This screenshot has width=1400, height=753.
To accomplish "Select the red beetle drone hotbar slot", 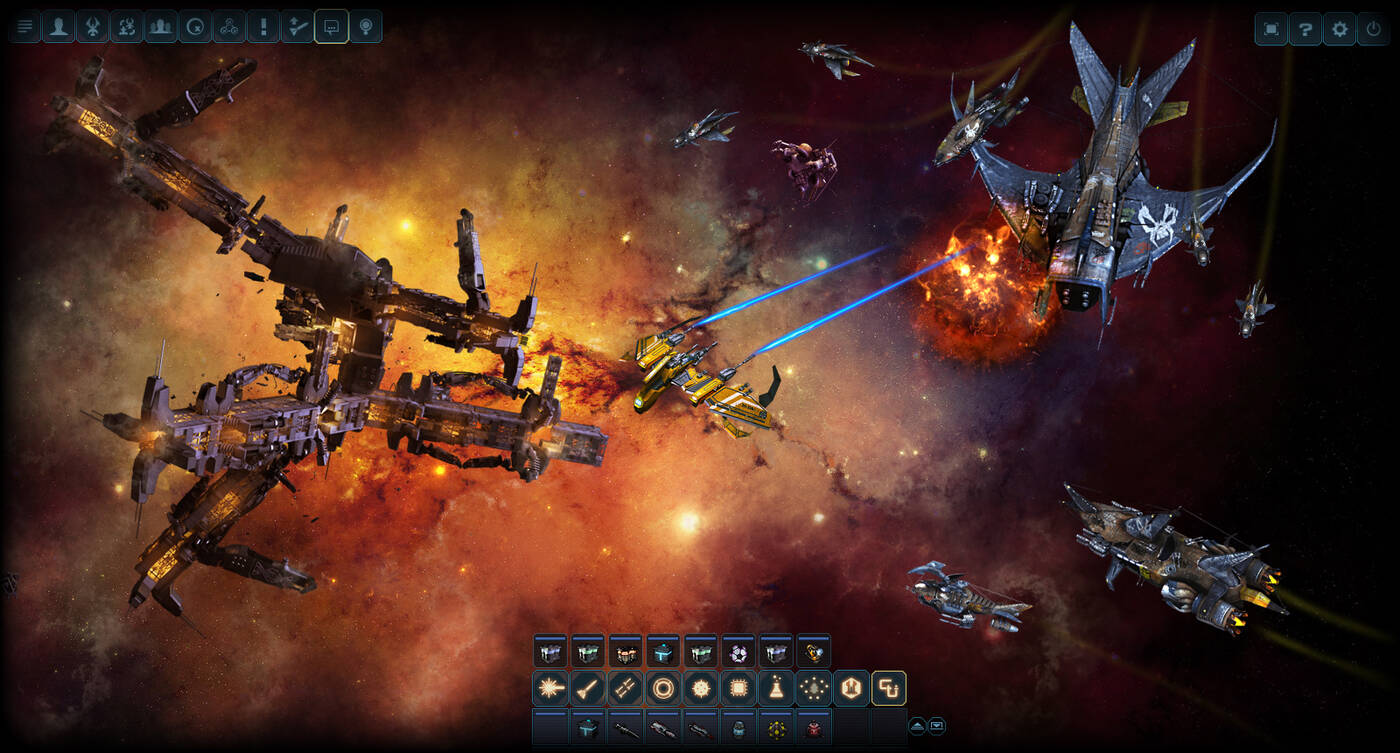I will (x=814, y=728).
